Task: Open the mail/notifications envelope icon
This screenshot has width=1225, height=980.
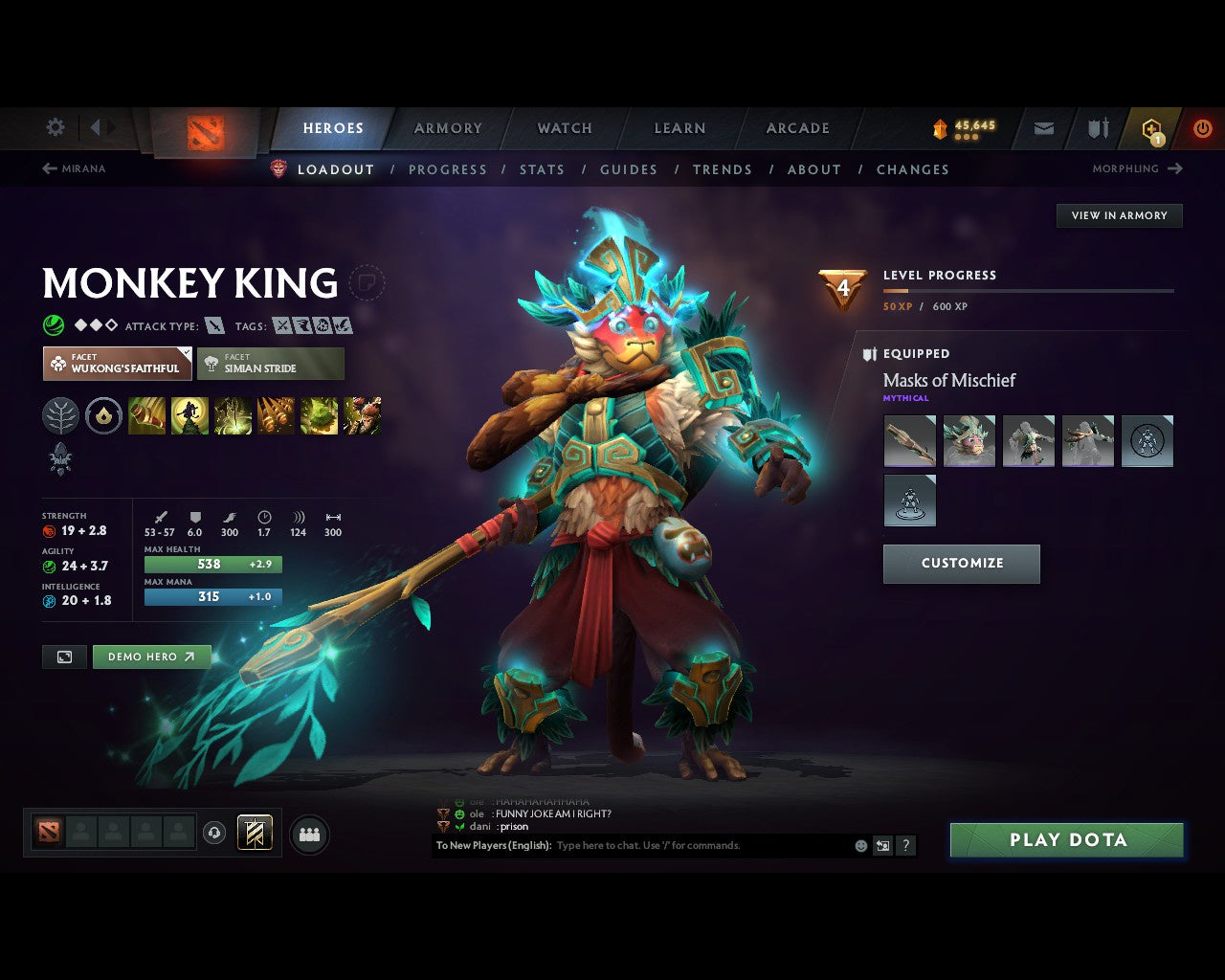Action: (x=1042, y=127)
